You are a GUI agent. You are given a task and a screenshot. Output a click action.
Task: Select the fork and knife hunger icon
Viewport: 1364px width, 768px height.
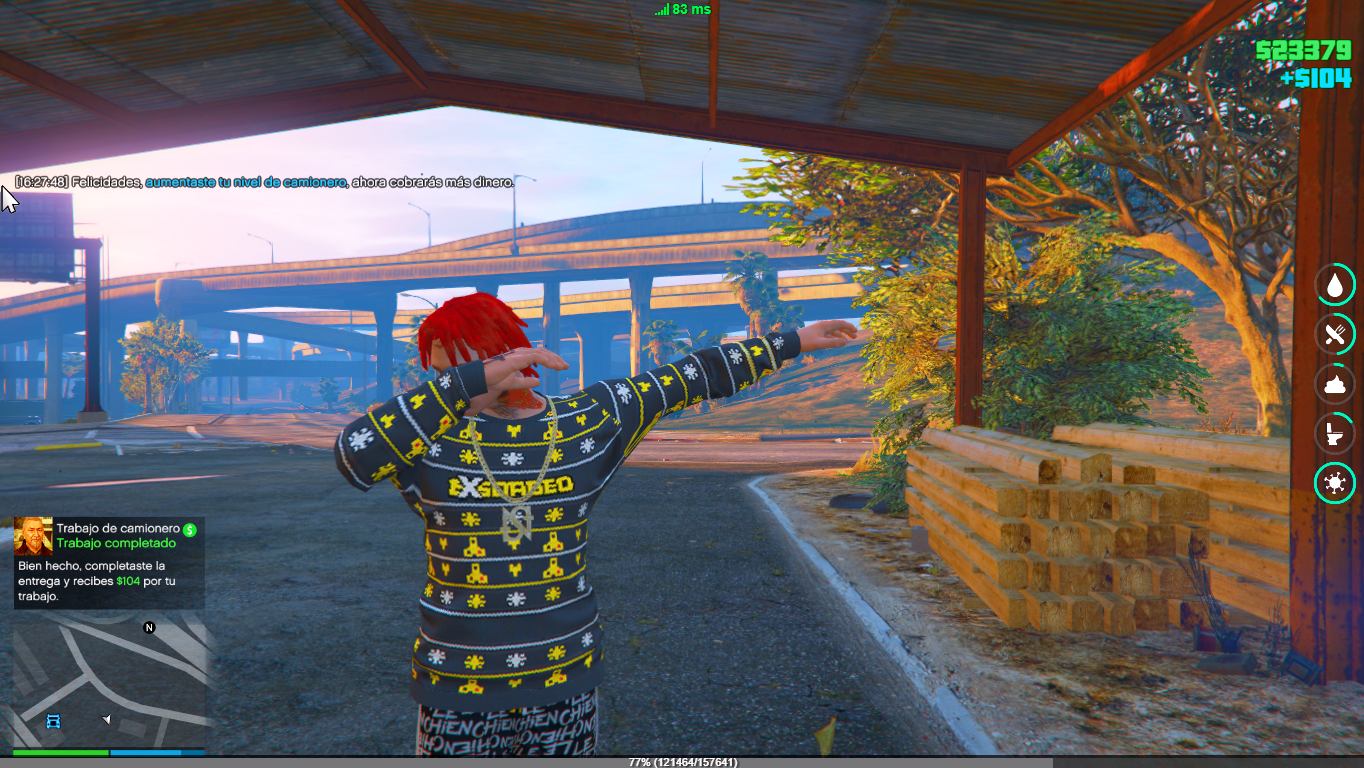(1334, 335)
